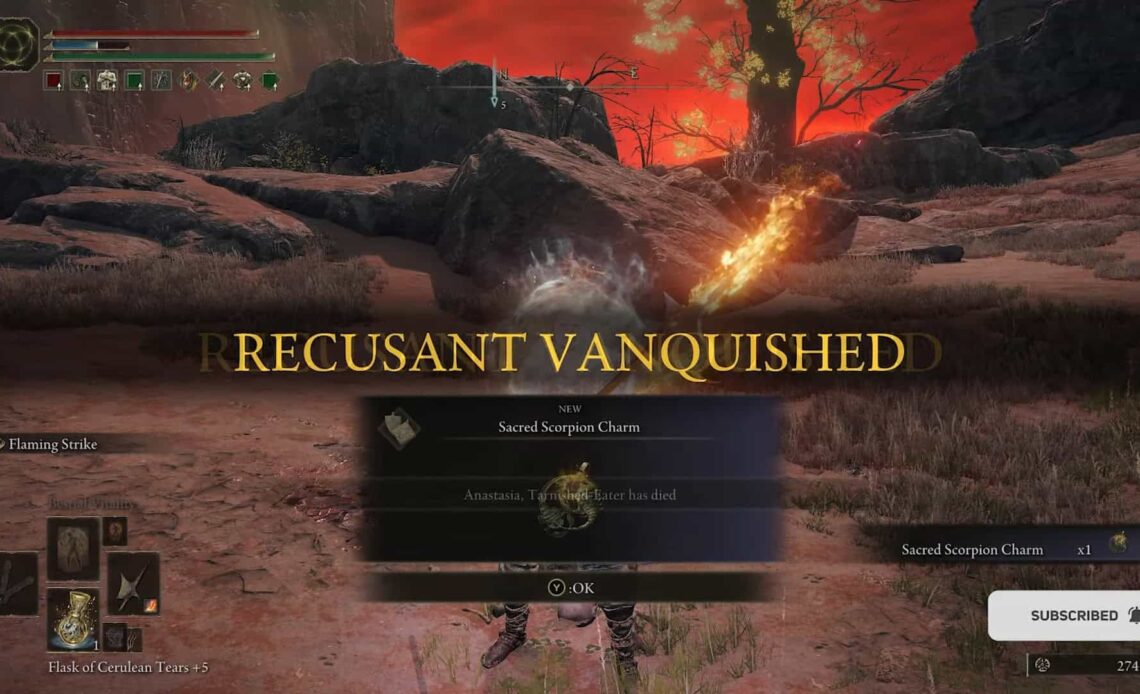This screenshot has width=1140, height=694.
Task: Pick the left-hand armament slot
Action: pos(17,583)
